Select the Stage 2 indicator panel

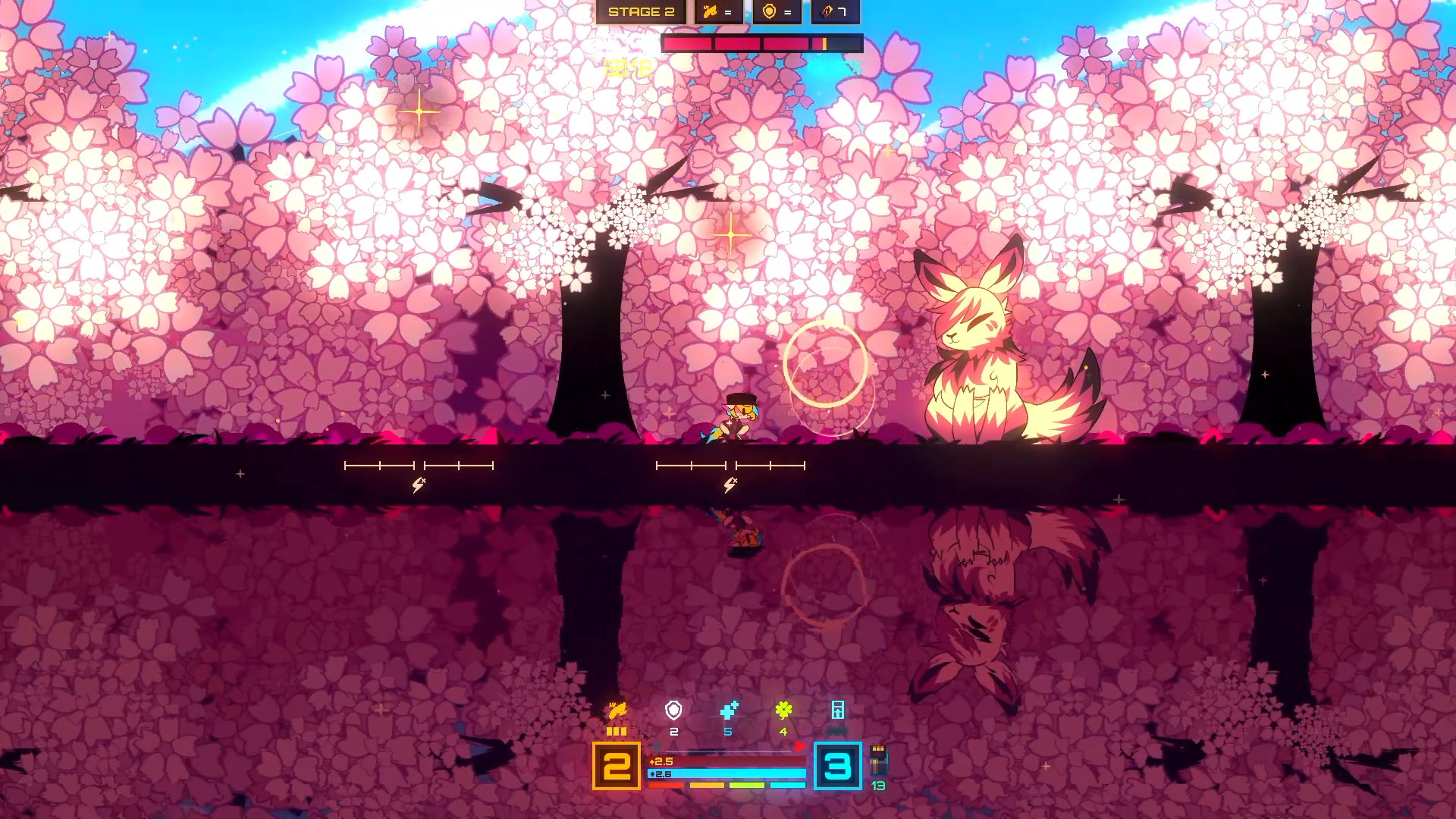point(641,12)
